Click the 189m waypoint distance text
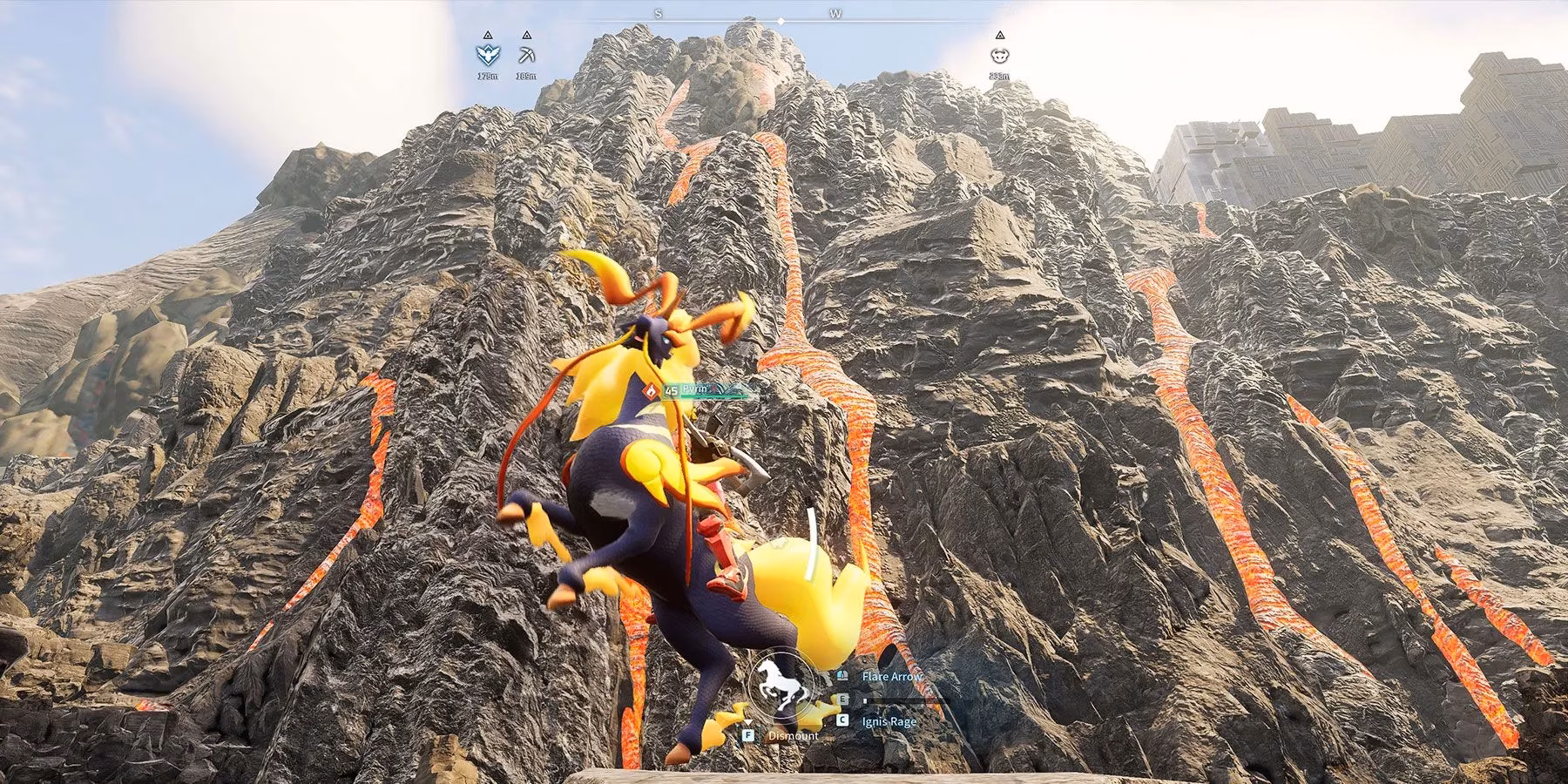 [527, 77]
